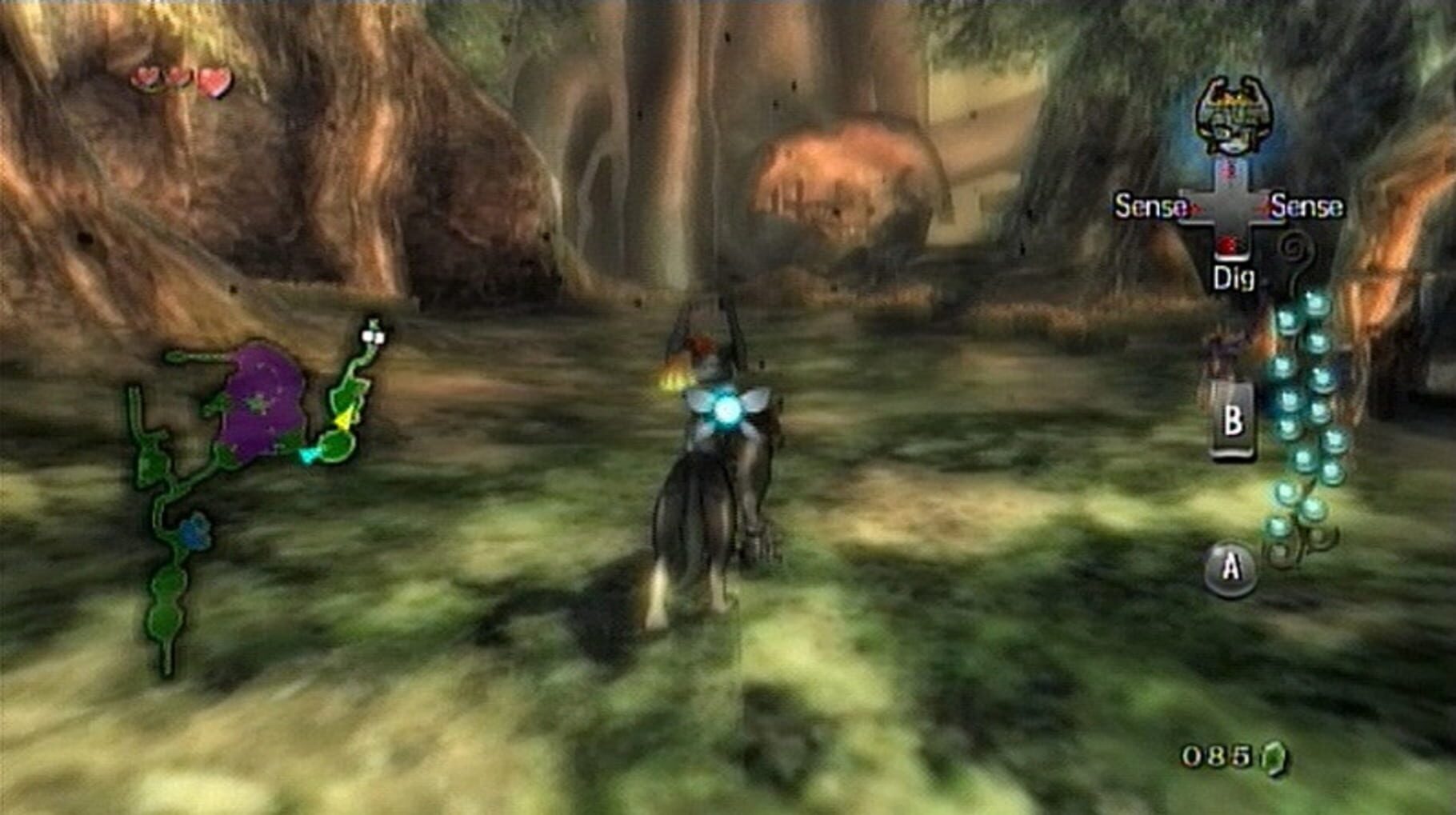Screen dimensions: 1456x815
Task: Click the A button prompt icon
Action: tap(1230, 565)
